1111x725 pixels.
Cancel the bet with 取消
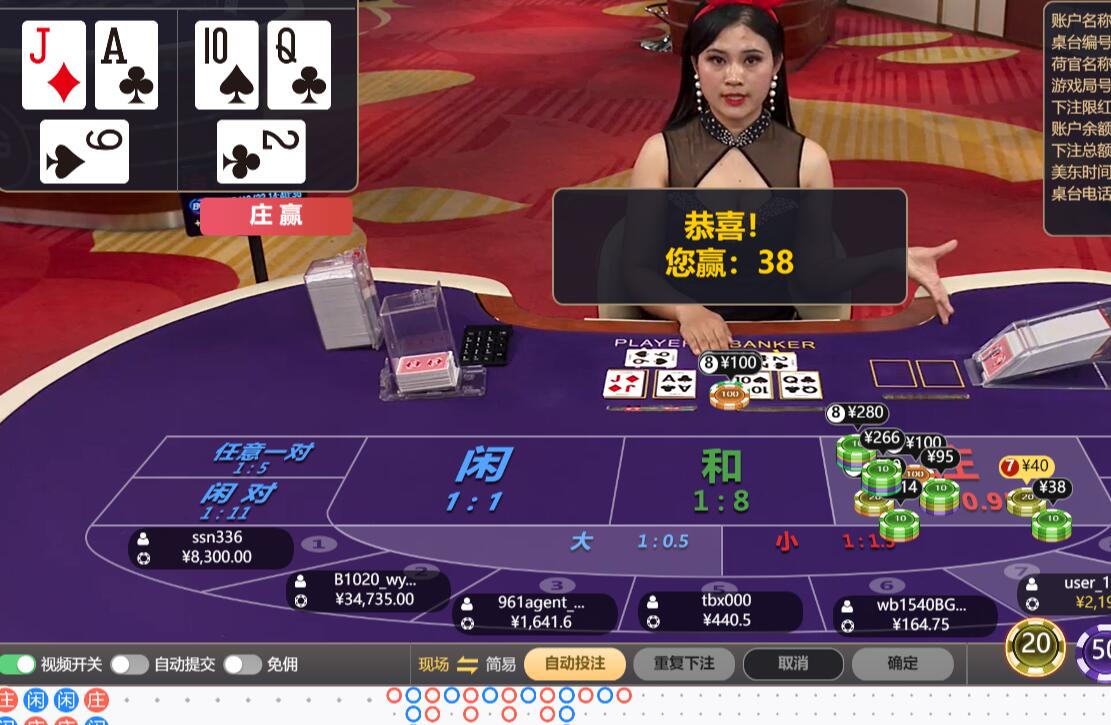(793, 663)
